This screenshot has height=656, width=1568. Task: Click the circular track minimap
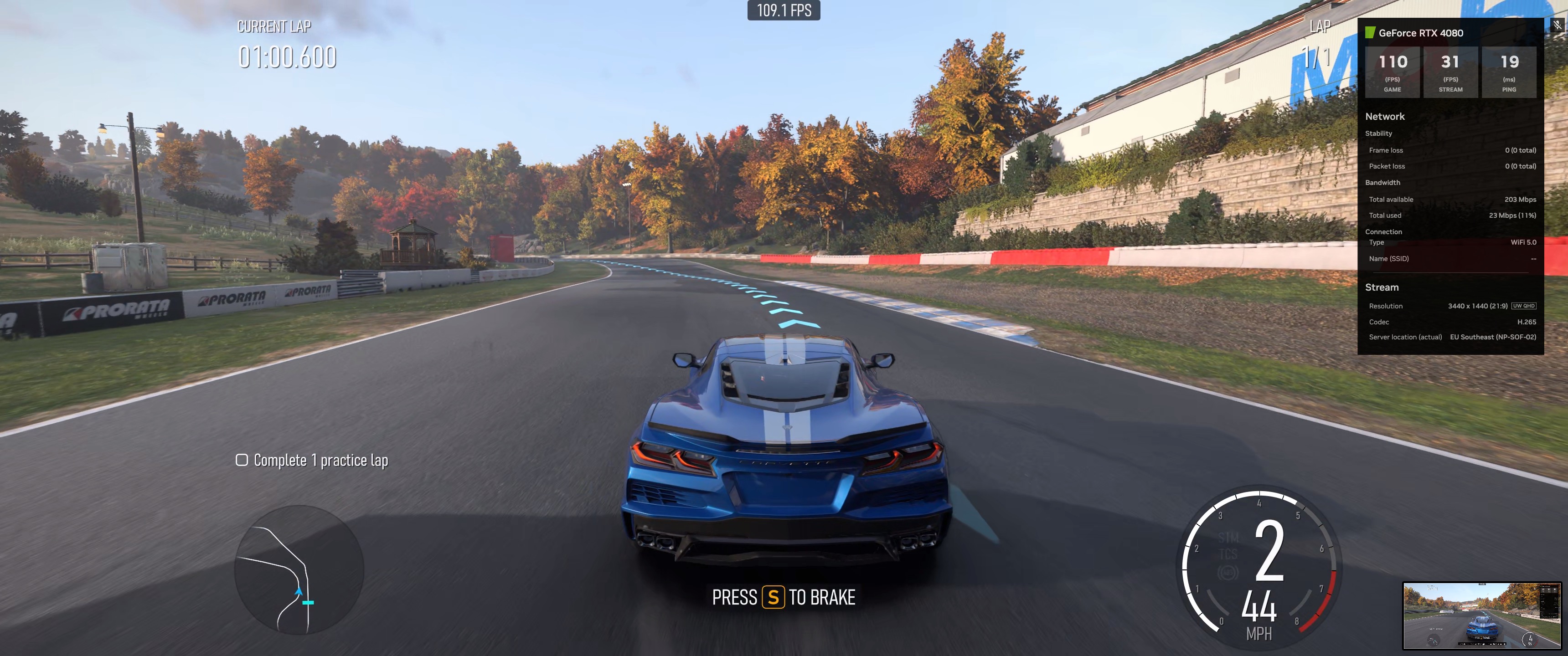pos(299,569)
